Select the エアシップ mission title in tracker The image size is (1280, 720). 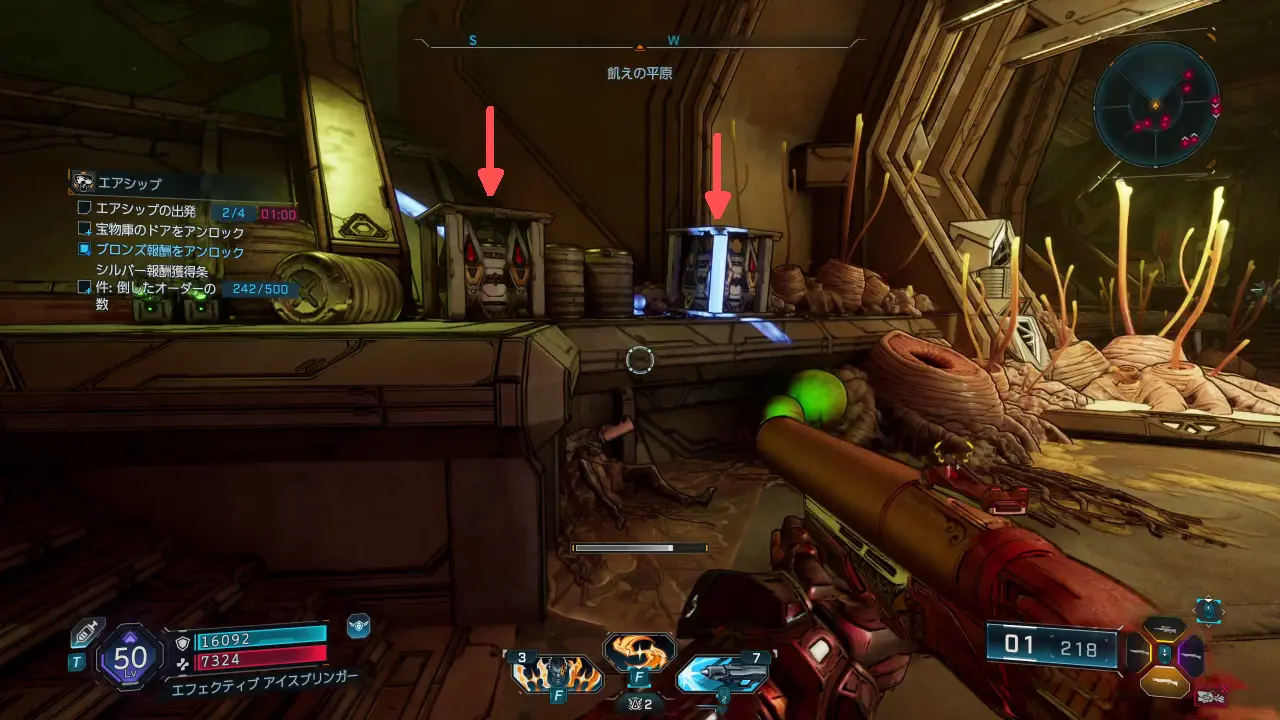(x=129, y=184)
